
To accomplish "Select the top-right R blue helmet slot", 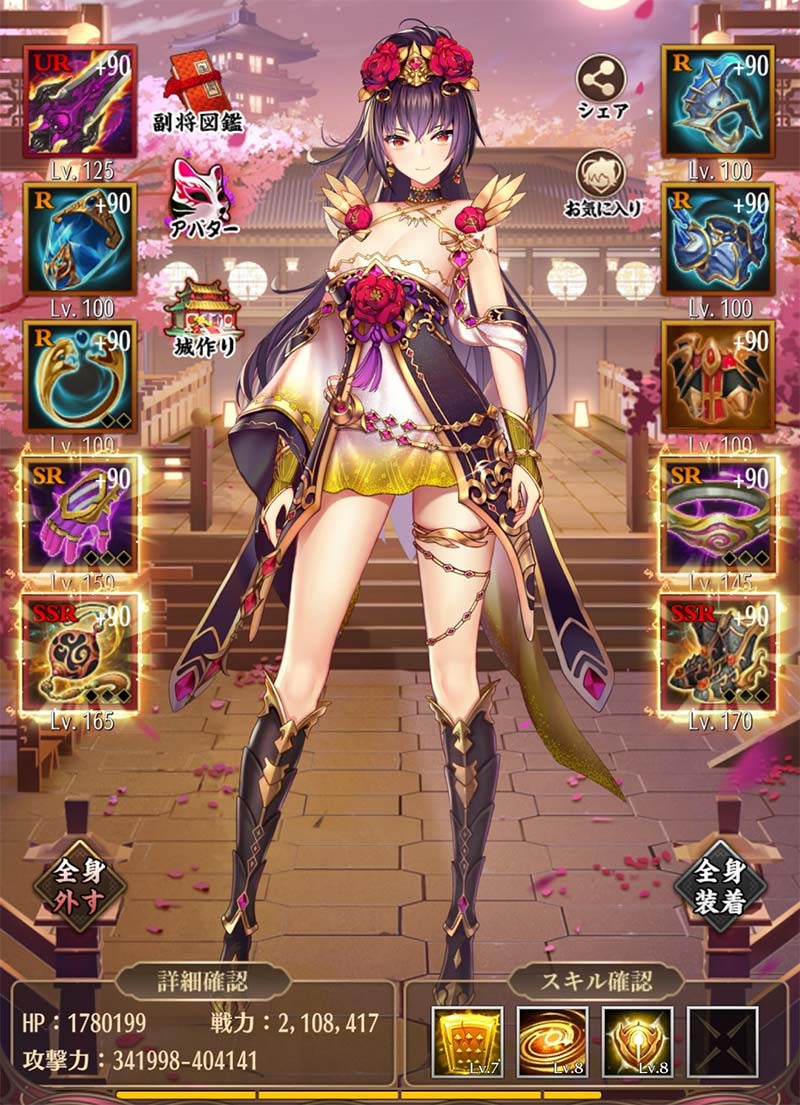I will coord(718,101).
